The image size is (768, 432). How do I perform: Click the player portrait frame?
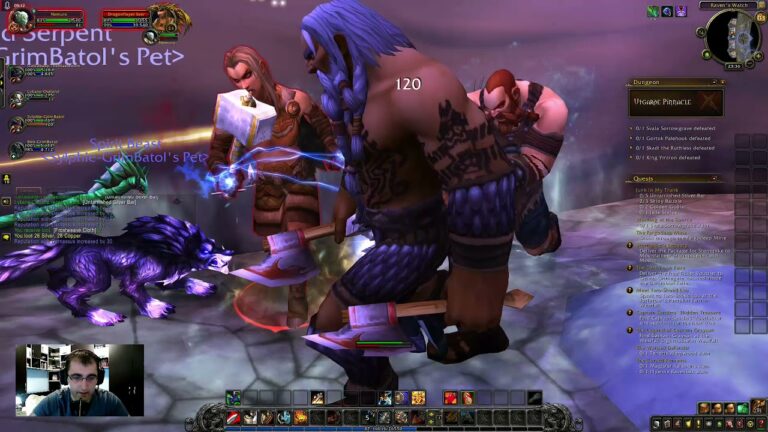20,19
